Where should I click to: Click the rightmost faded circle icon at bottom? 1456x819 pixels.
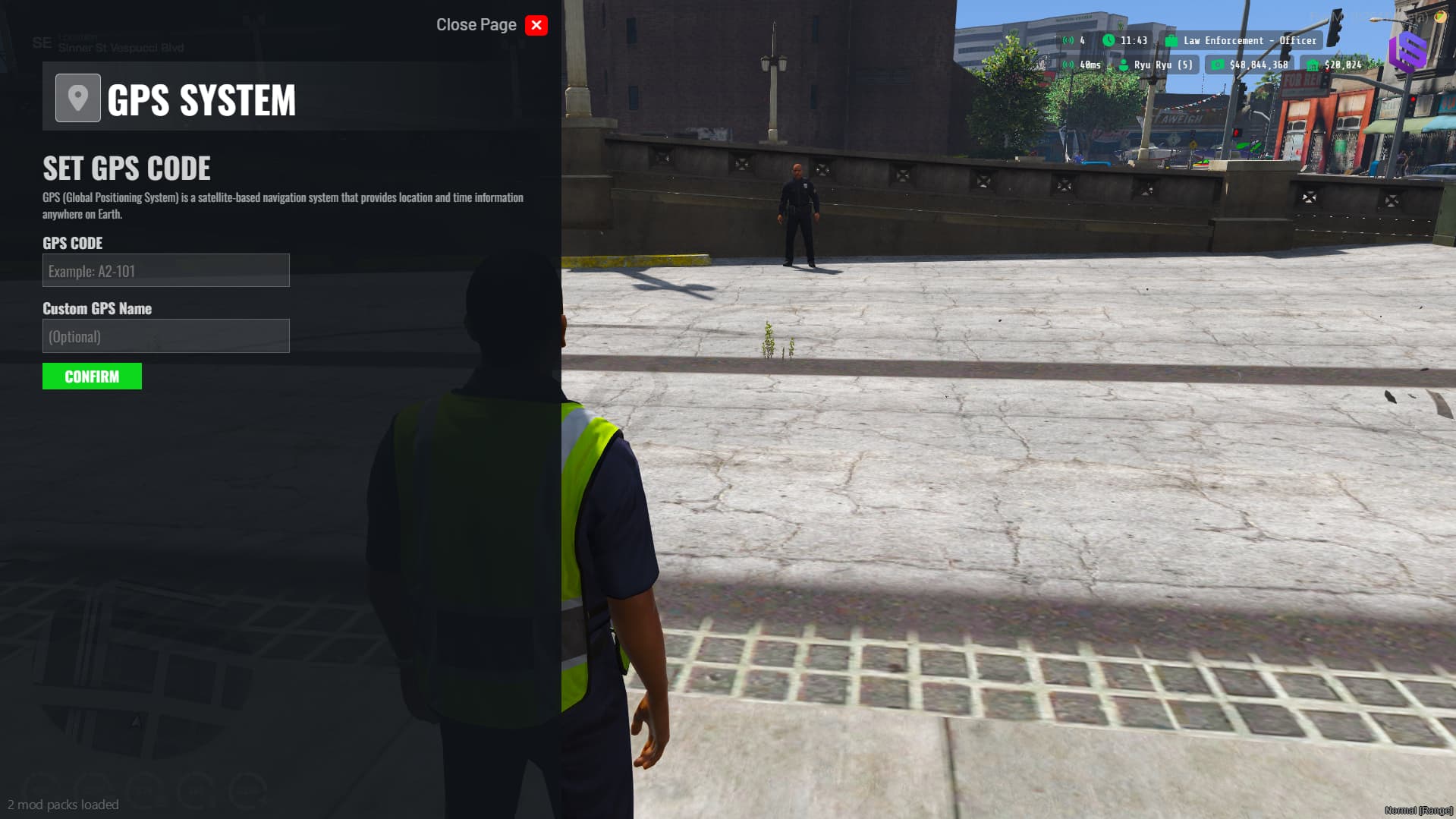tap(247, 789)
